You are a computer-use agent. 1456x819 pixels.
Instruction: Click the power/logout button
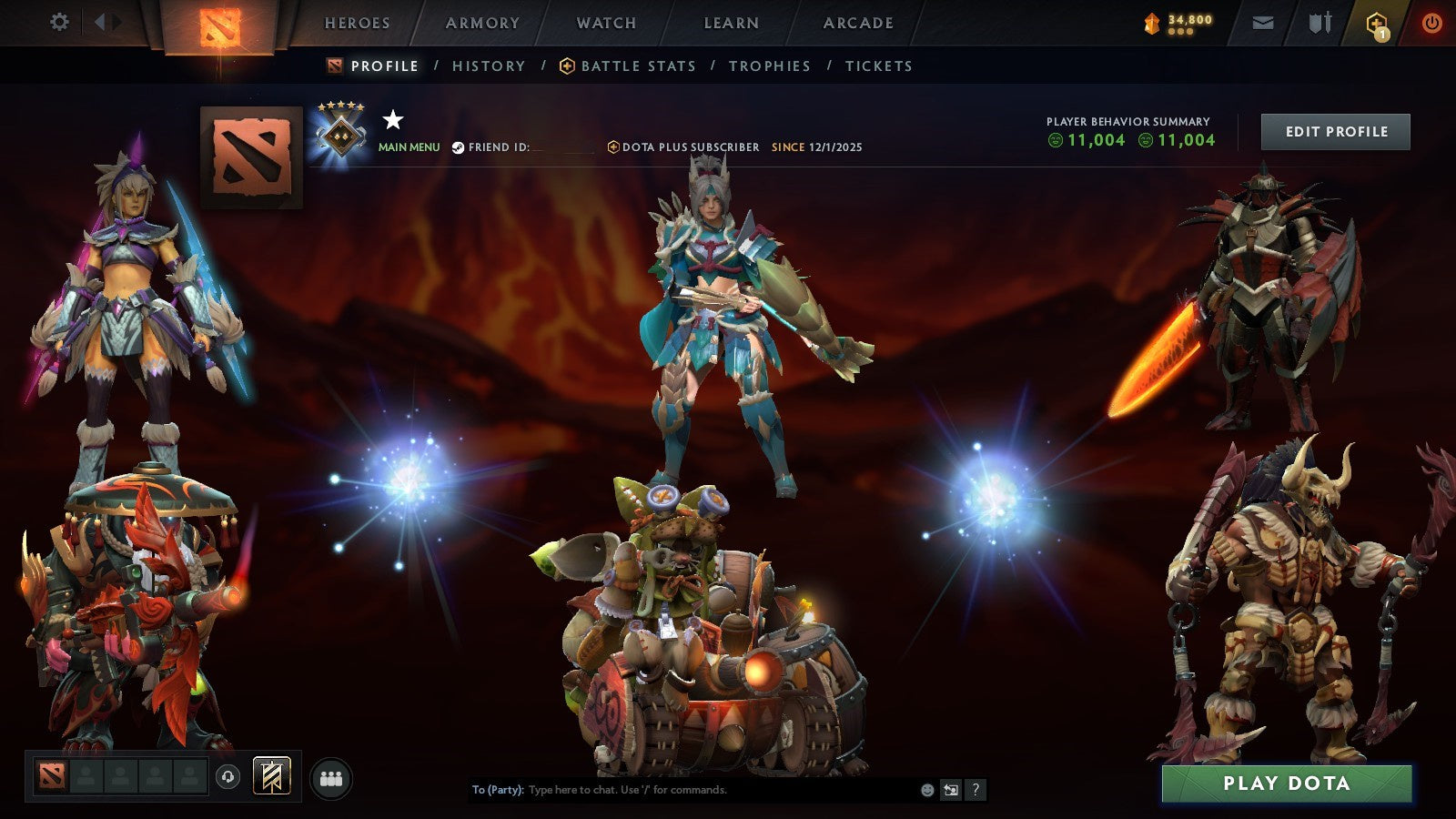[1431, 22]
